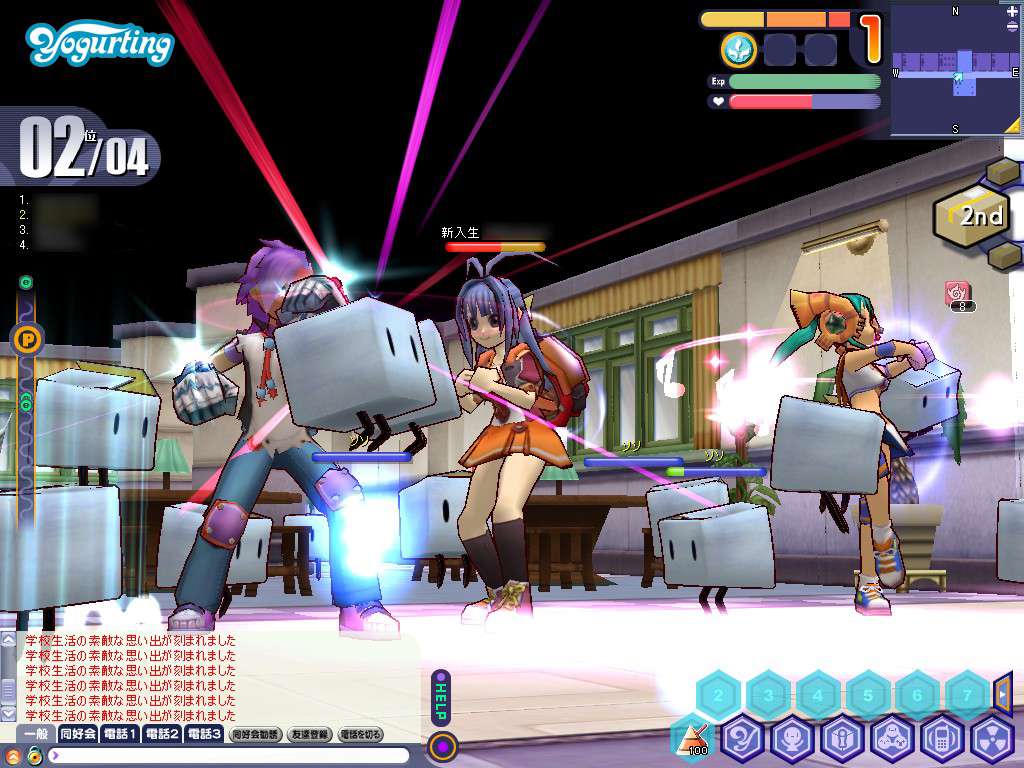Screen dimensions: 1024x768
Task: Open the Yogurting Y emblem menu
Action: click(743, 740)
